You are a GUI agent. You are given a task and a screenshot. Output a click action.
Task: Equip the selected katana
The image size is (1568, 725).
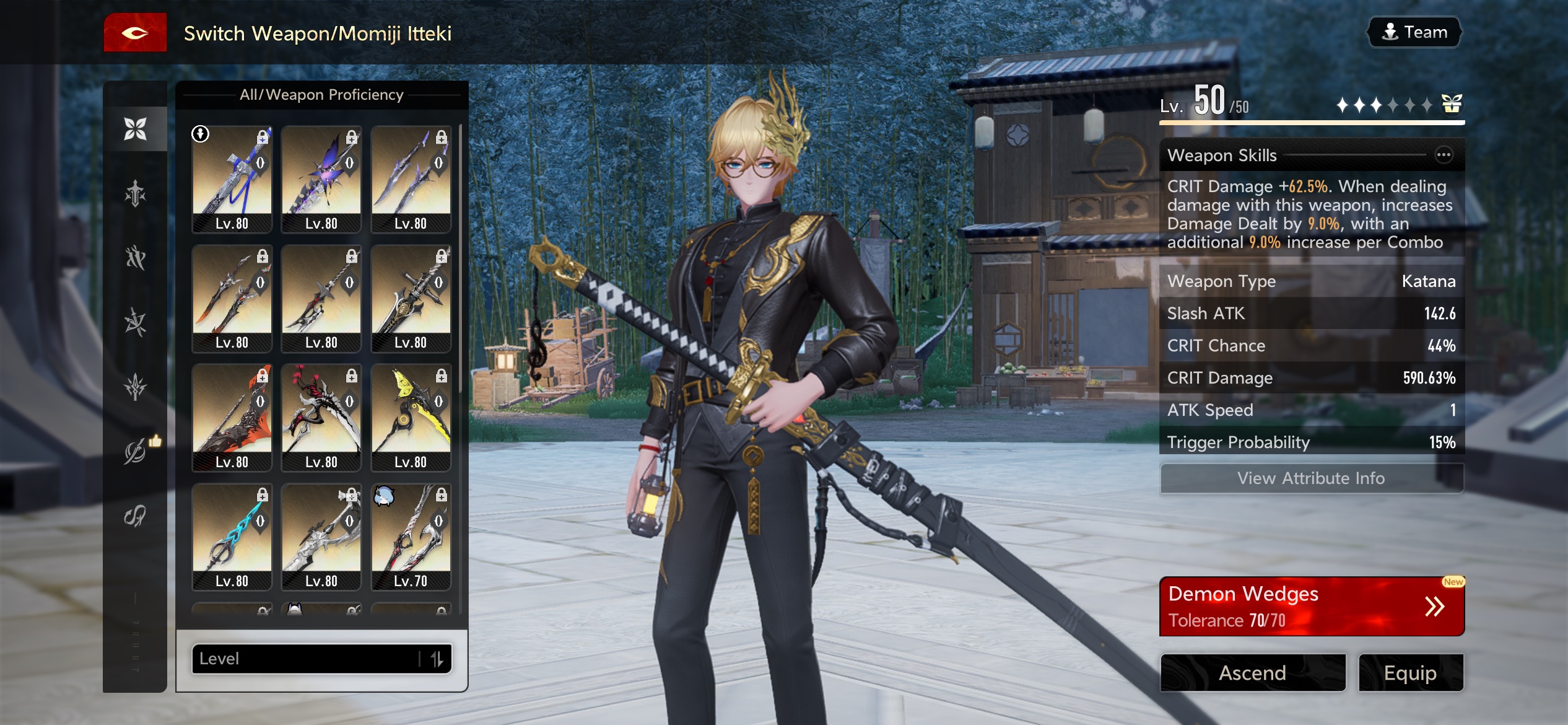click(1410, 672)
